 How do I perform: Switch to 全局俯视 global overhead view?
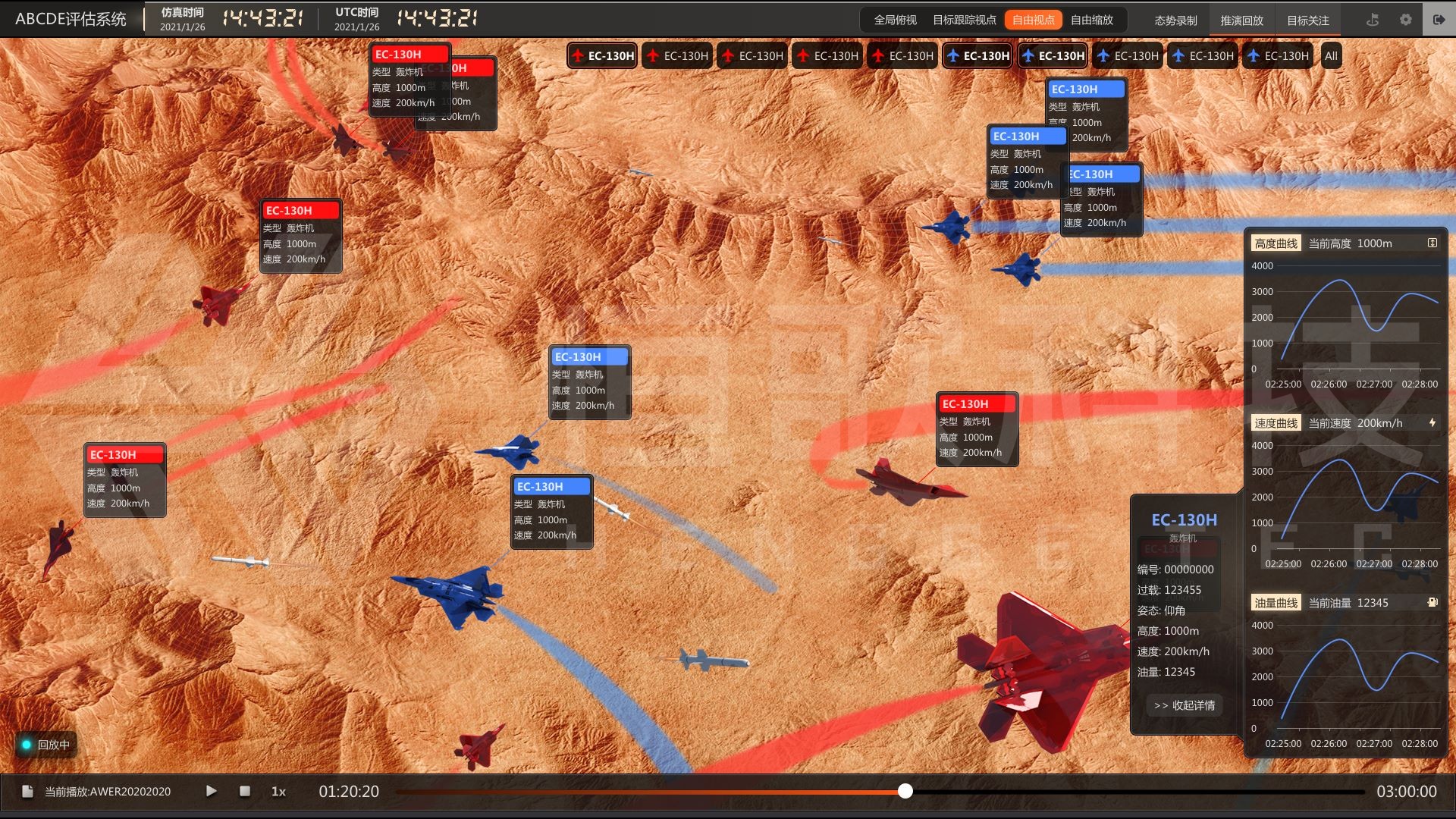895,20
